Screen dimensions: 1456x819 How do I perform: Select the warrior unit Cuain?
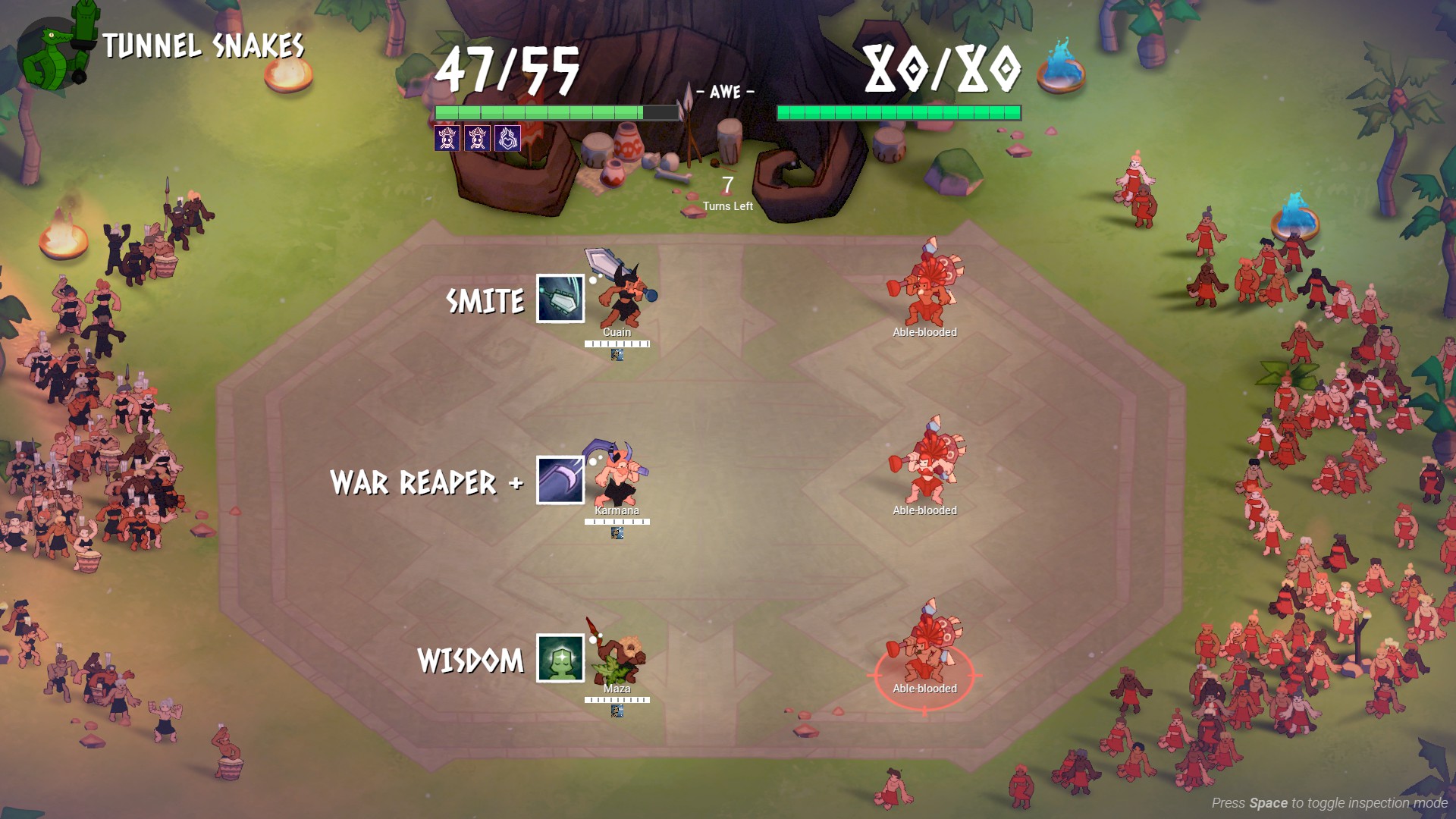[622, 292]
